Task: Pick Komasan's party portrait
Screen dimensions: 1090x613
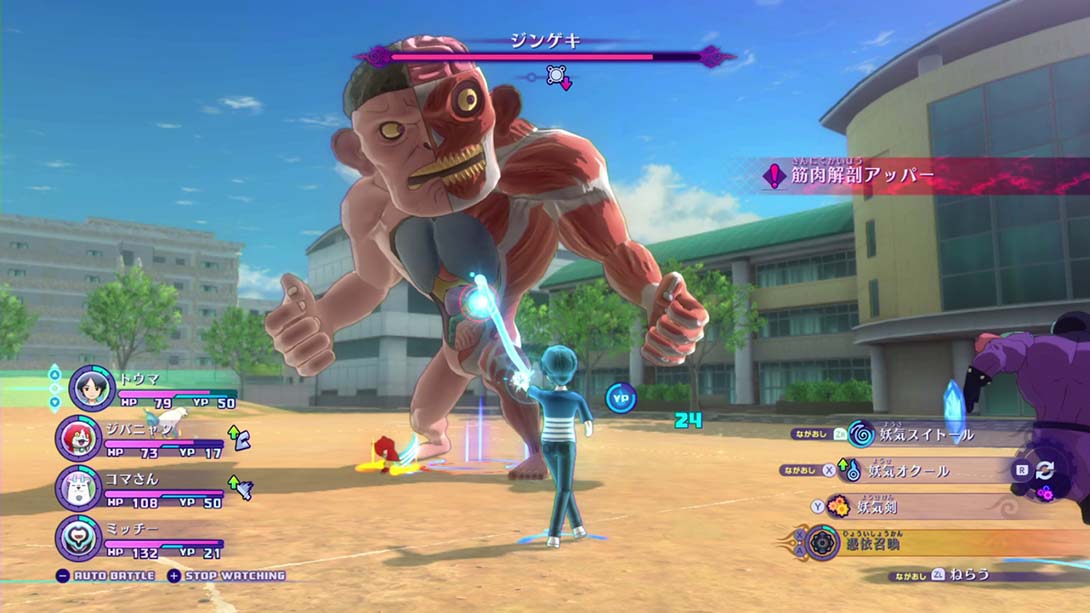Action: click(78, 488)
